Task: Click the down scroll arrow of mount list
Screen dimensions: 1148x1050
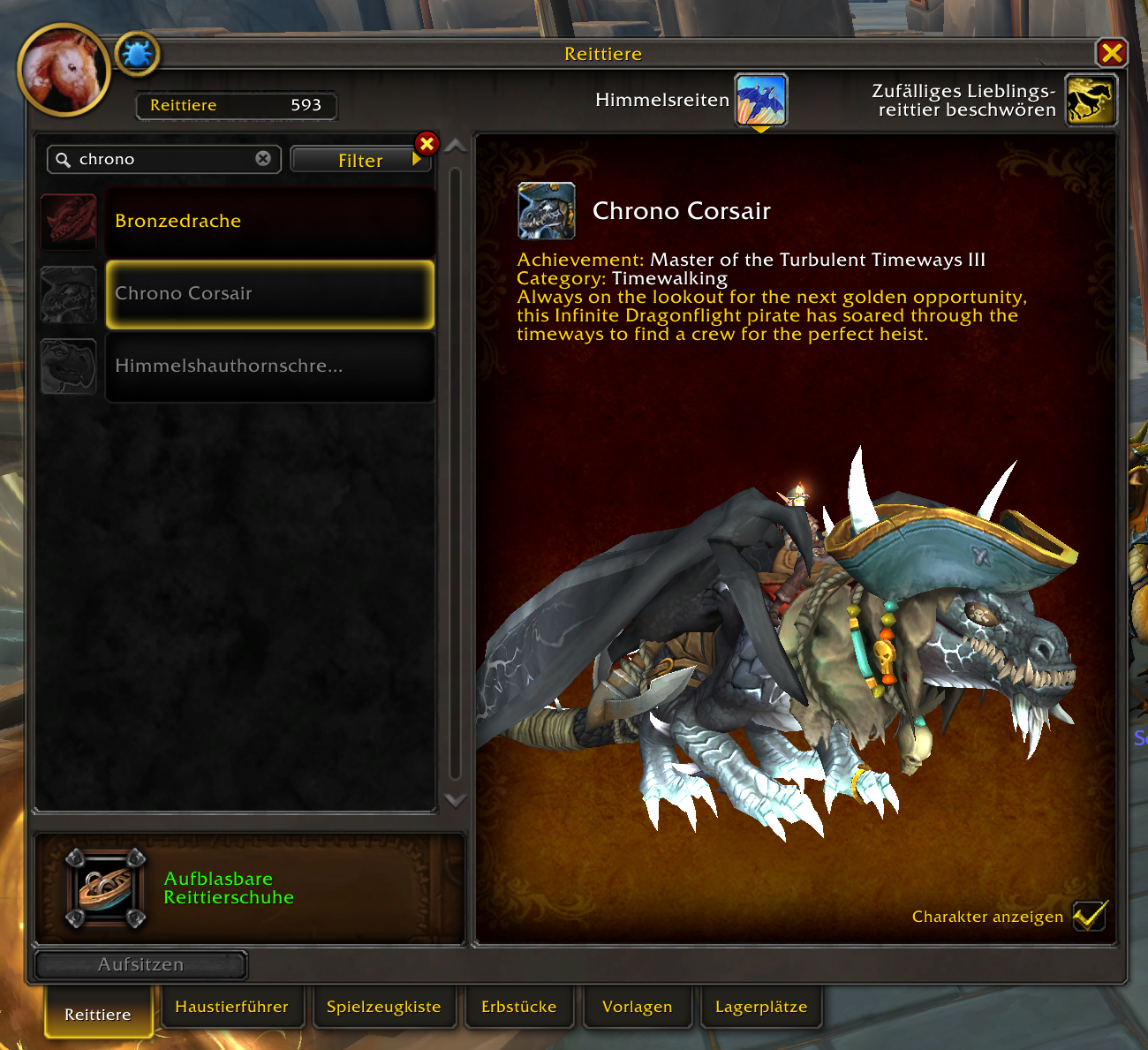Action: (x=456, y=799)
